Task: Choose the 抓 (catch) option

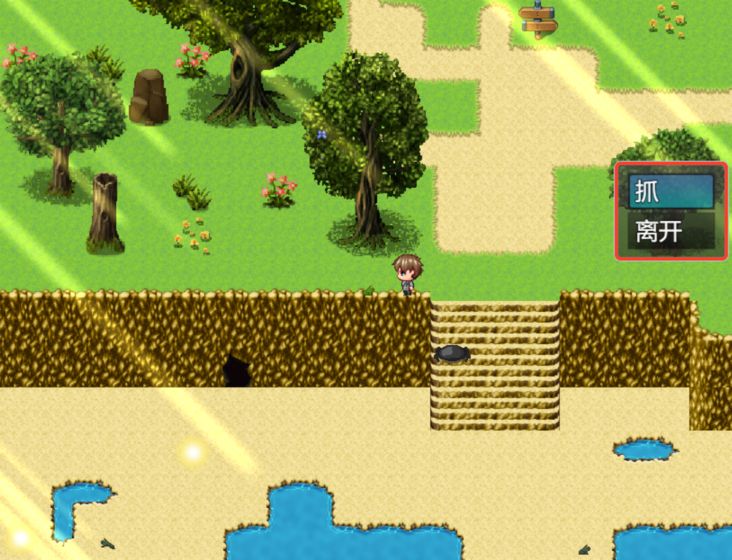Action: (670, 192)
